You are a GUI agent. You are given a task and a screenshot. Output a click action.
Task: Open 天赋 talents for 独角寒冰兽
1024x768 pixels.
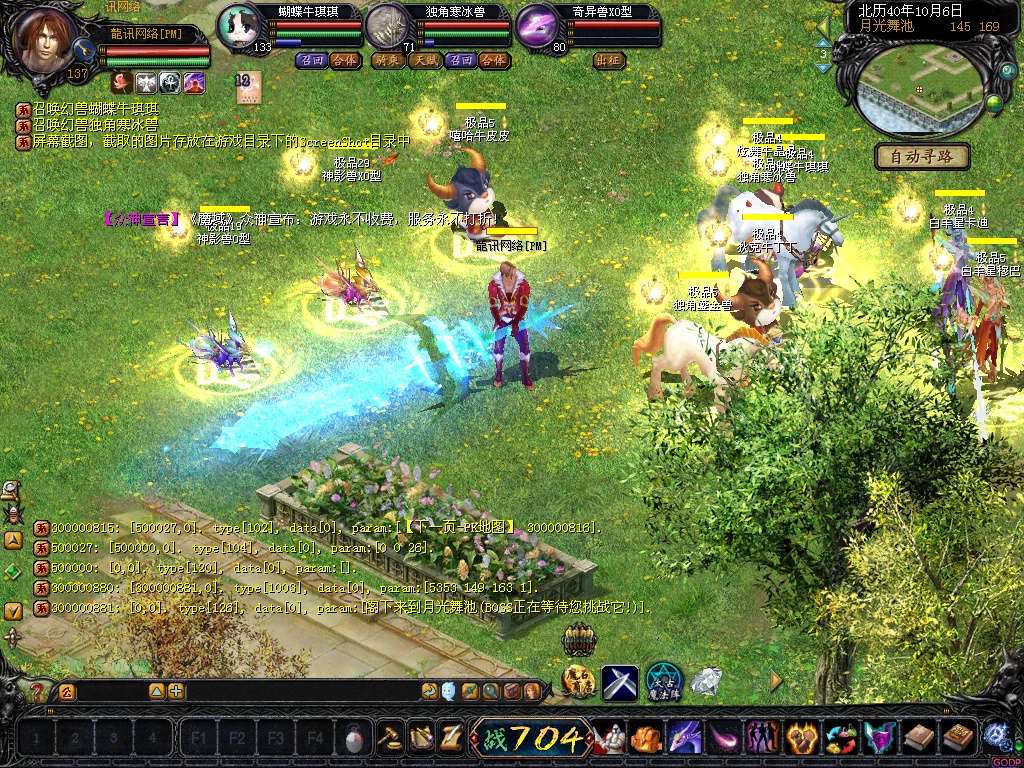tap(424, 60)
